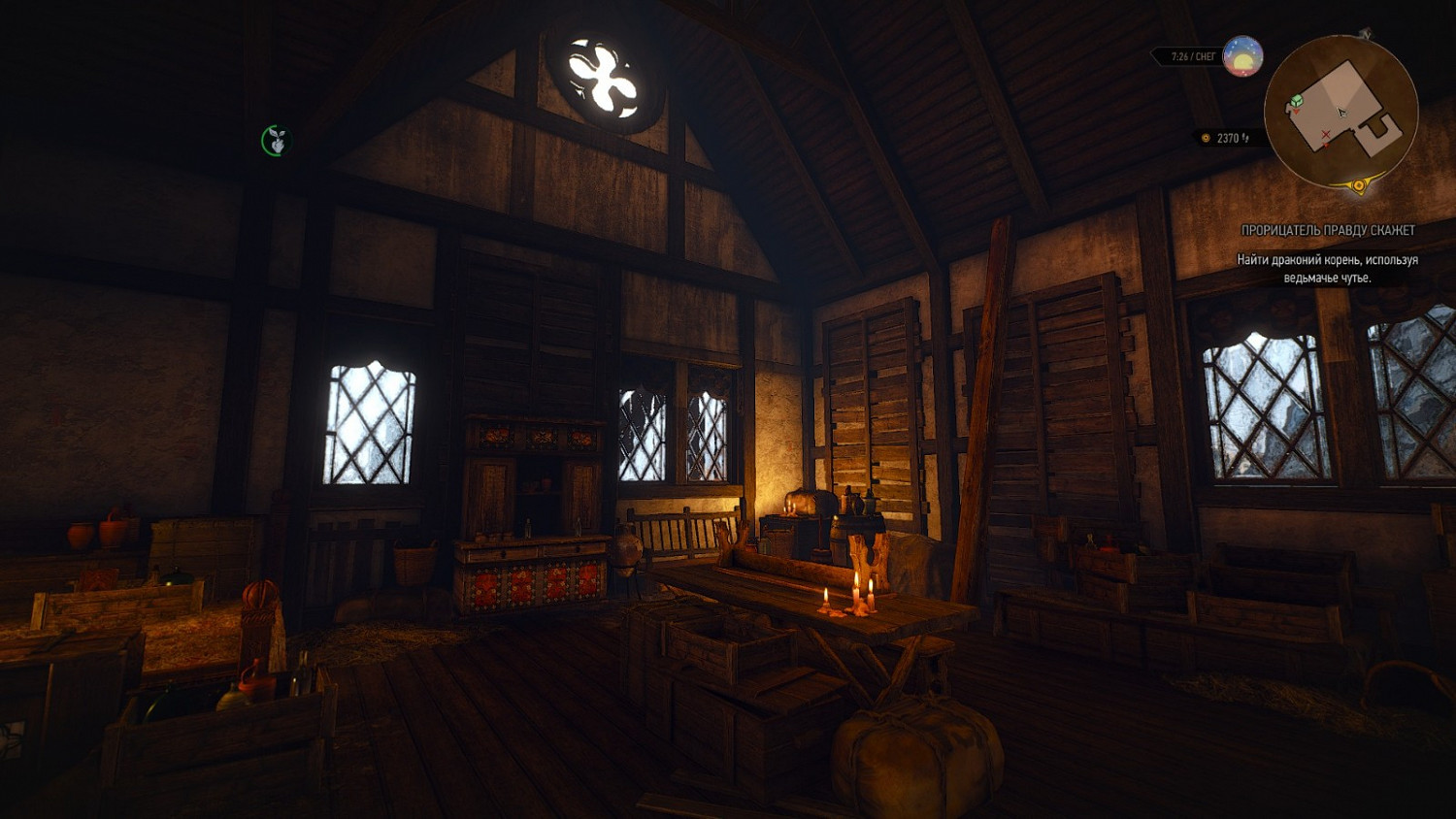Click the yellow compass pointer below the minimap
1456x819 pixels.
point(1358,184)
